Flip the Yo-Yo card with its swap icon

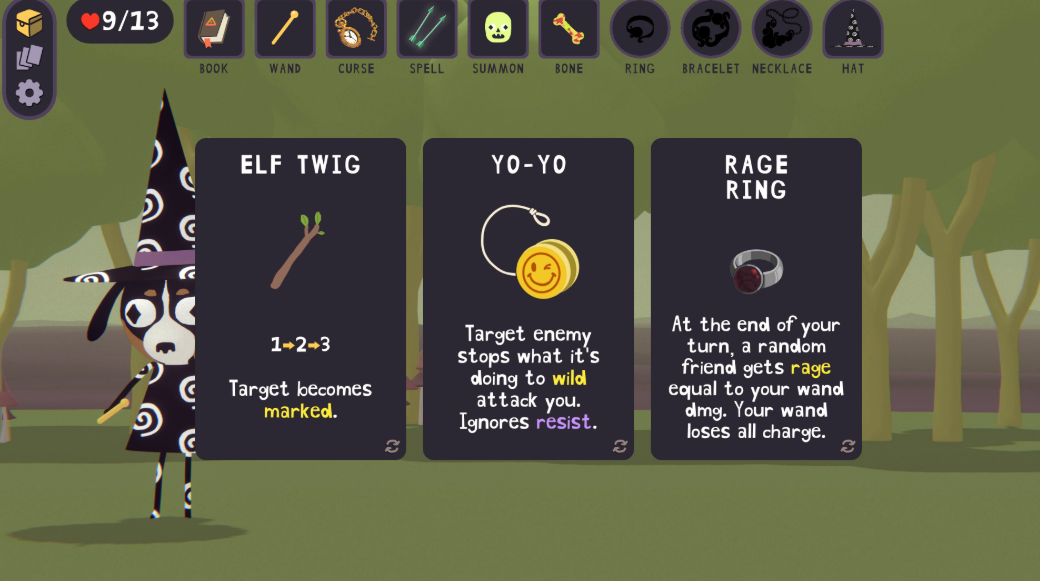pos(620,446)
